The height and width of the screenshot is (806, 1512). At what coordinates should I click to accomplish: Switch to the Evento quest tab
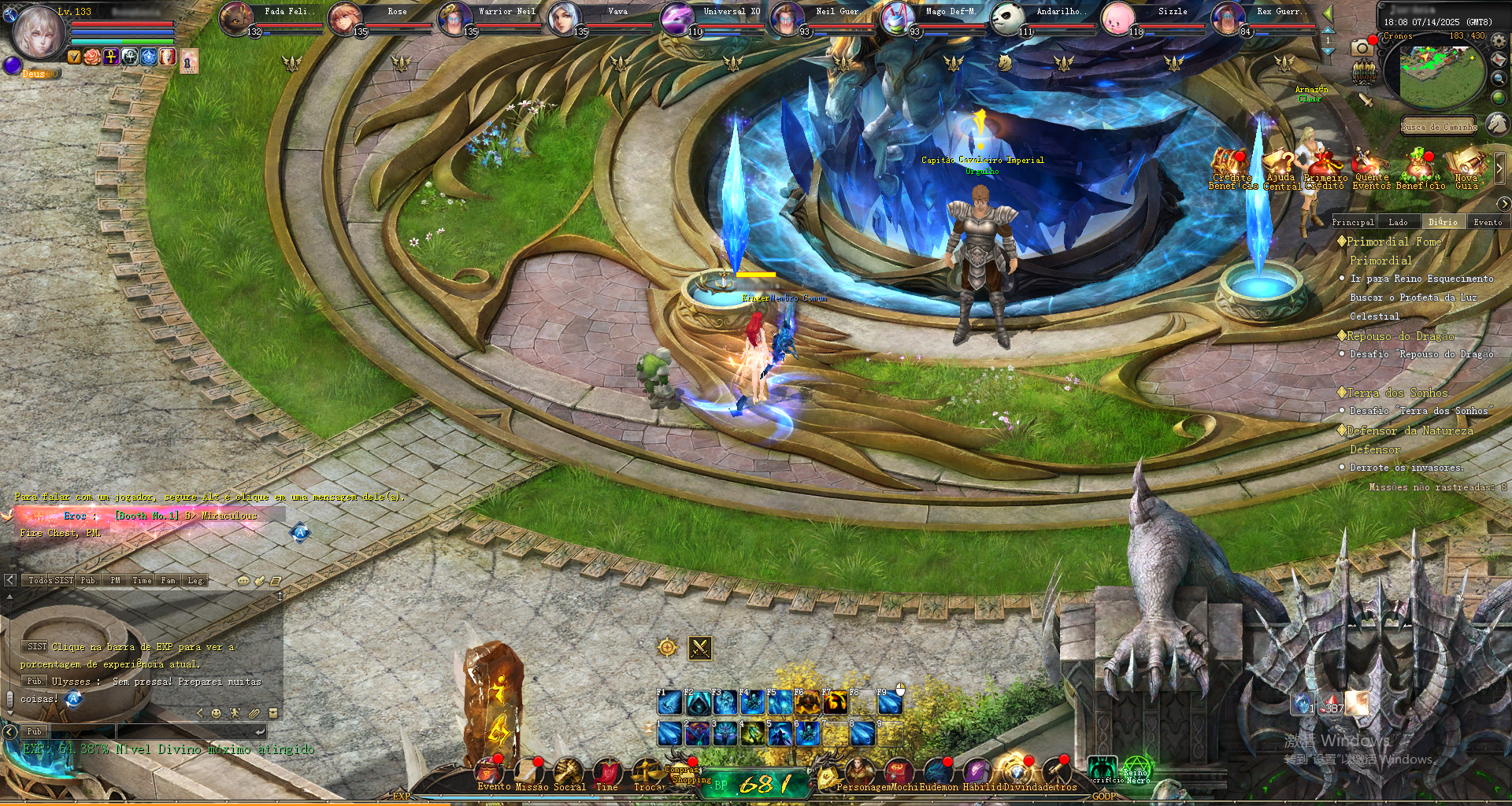coord(1487,222)
